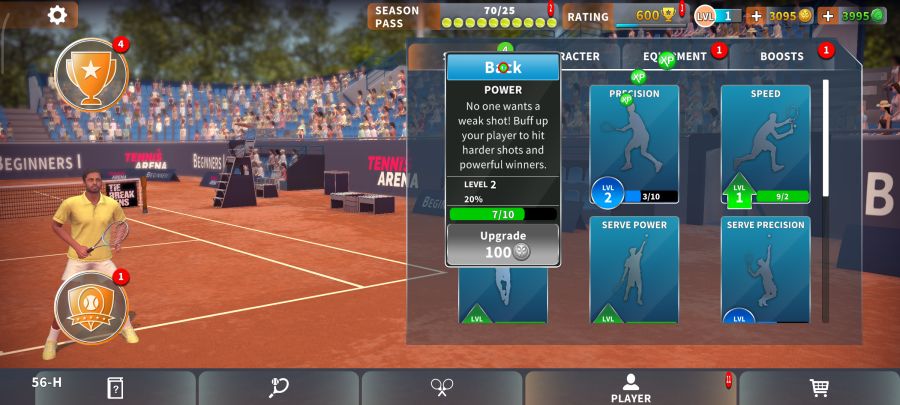Image resolution: width=900 pixels, height=405 pixels.
Task: Open the Player section
Action: coord(630,388)
